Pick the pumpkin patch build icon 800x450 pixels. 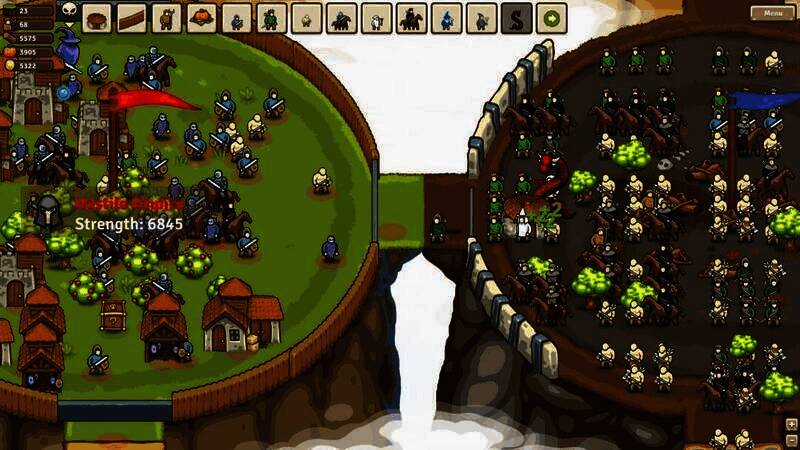(x=202, y=18)
